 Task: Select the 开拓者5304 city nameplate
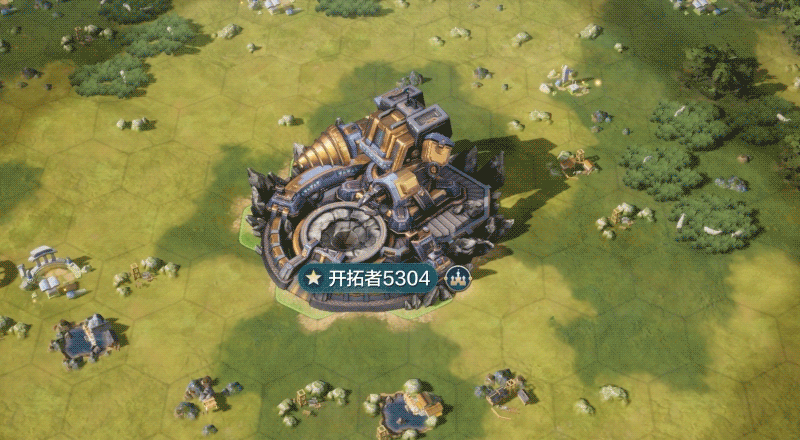coord(368,278)
